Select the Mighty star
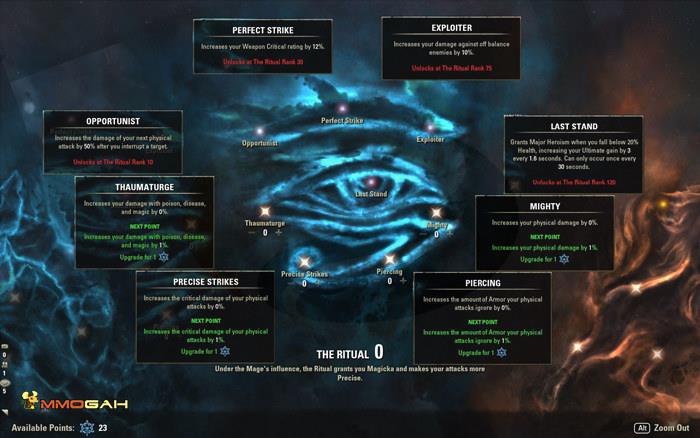Screen dimensions: 700x438 pyautogui.click(x=436, y=213)
